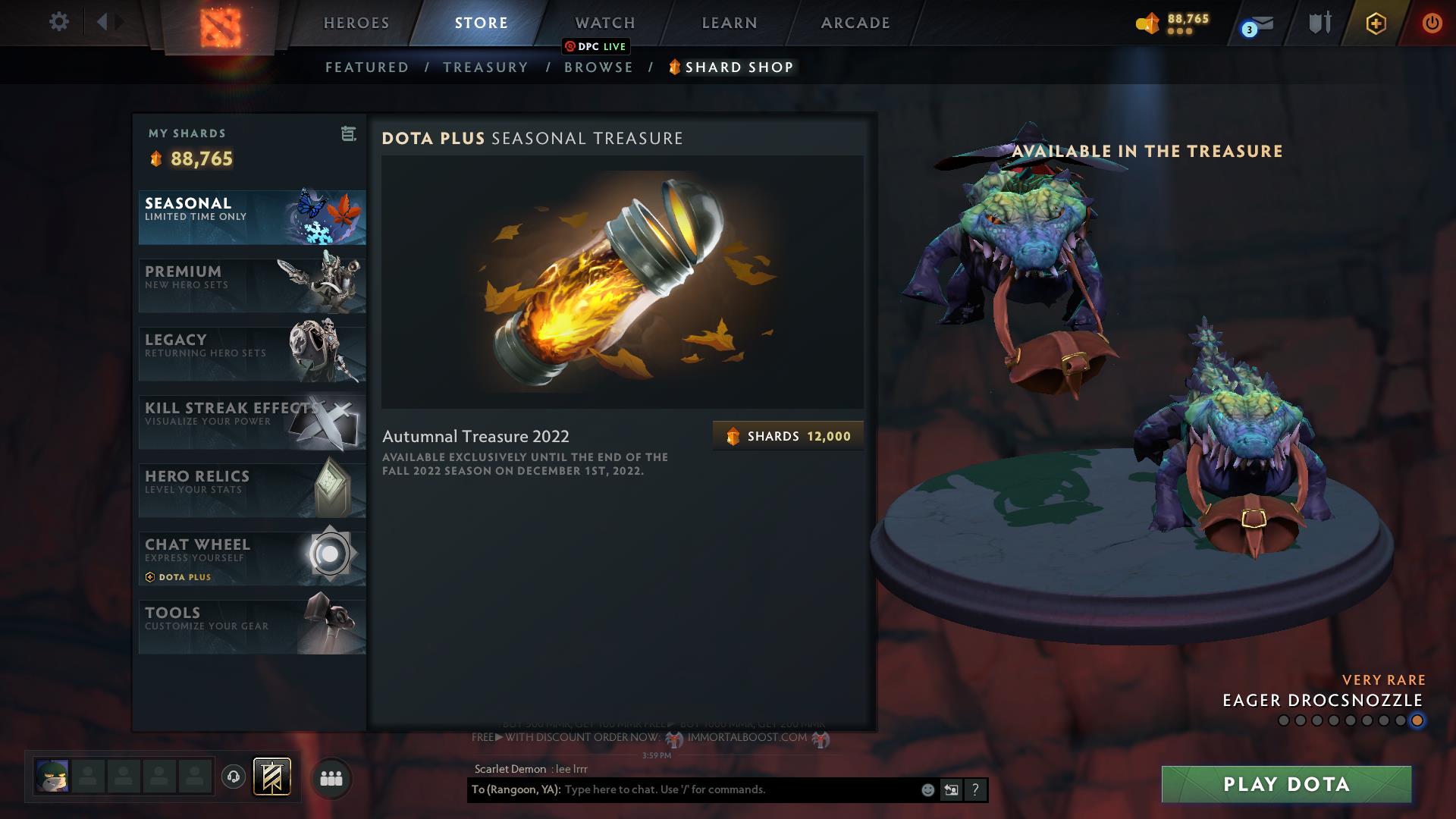Click the shards counter purchase icon
This screenshot has height=819, width=1456.
click(x=1147, y=23)
